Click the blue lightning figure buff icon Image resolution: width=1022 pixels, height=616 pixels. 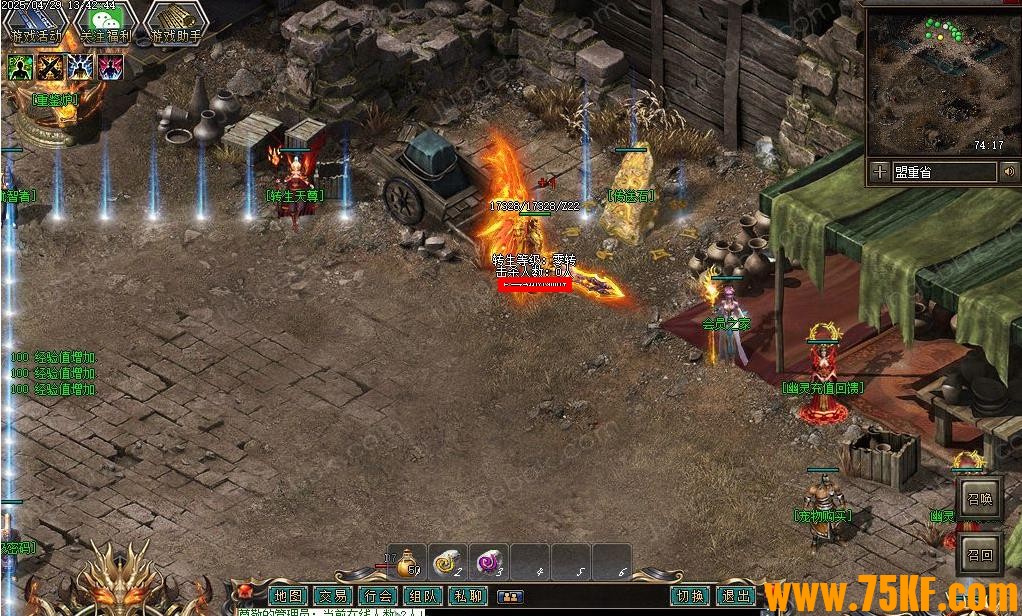80,67
